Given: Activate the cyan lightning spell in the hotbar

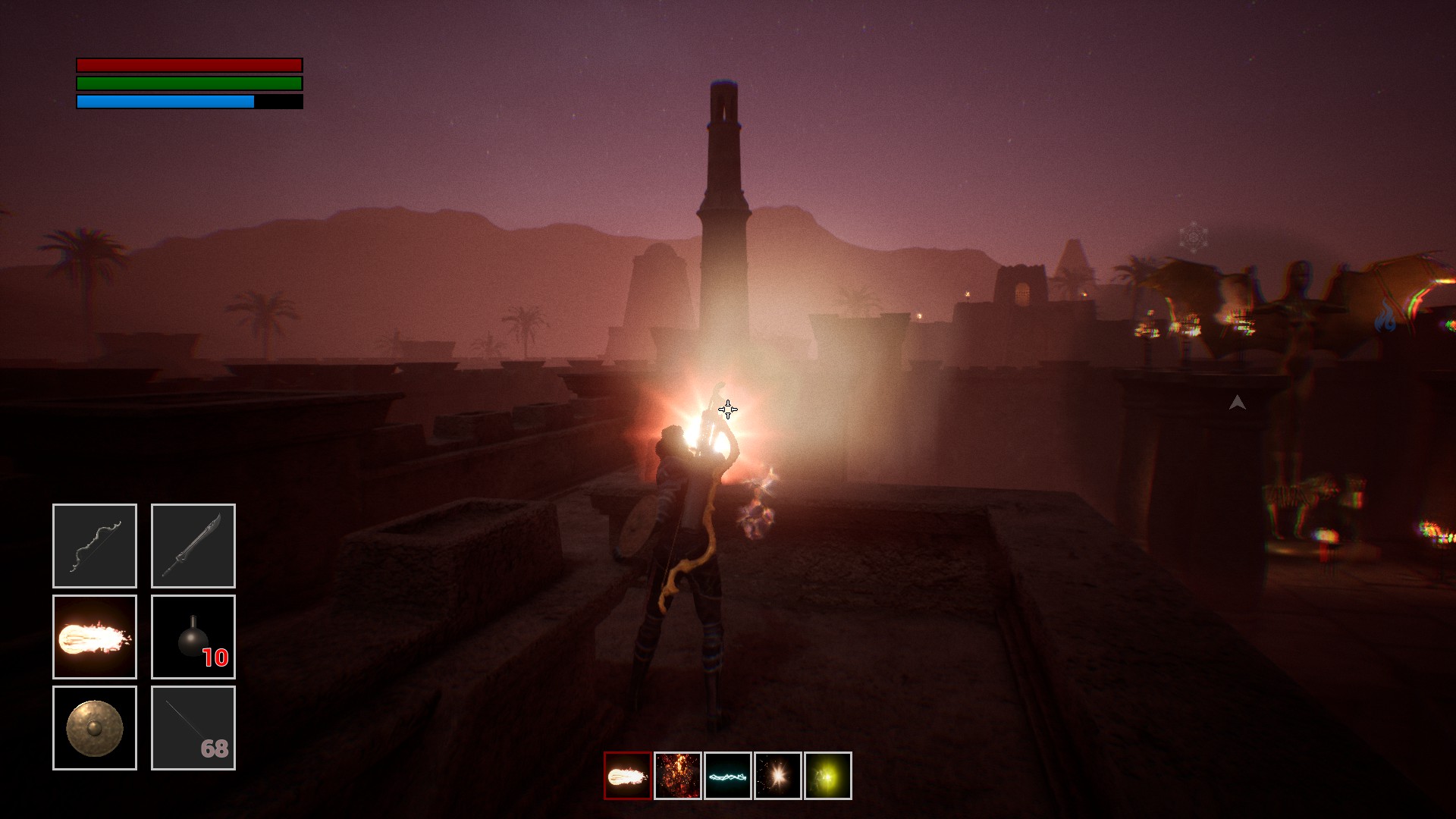Looking at the screenshot, I should (728, 776).
